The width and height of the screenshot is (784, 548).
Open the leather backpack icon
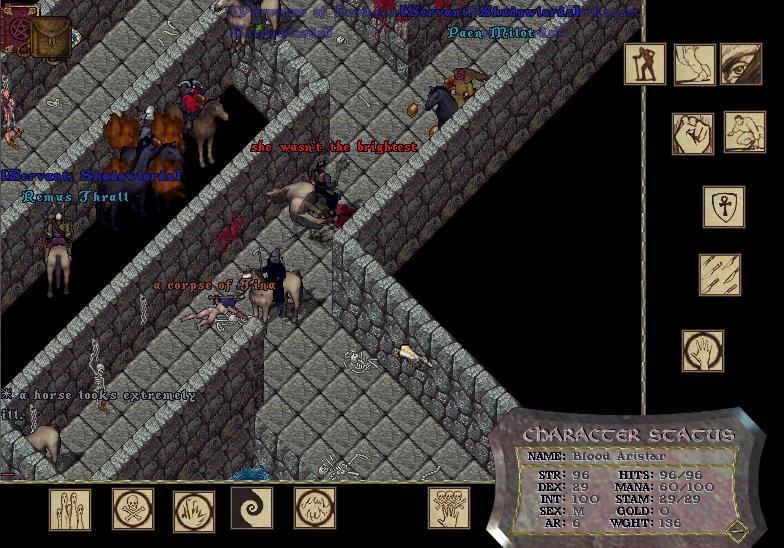[x=50, y=37]
